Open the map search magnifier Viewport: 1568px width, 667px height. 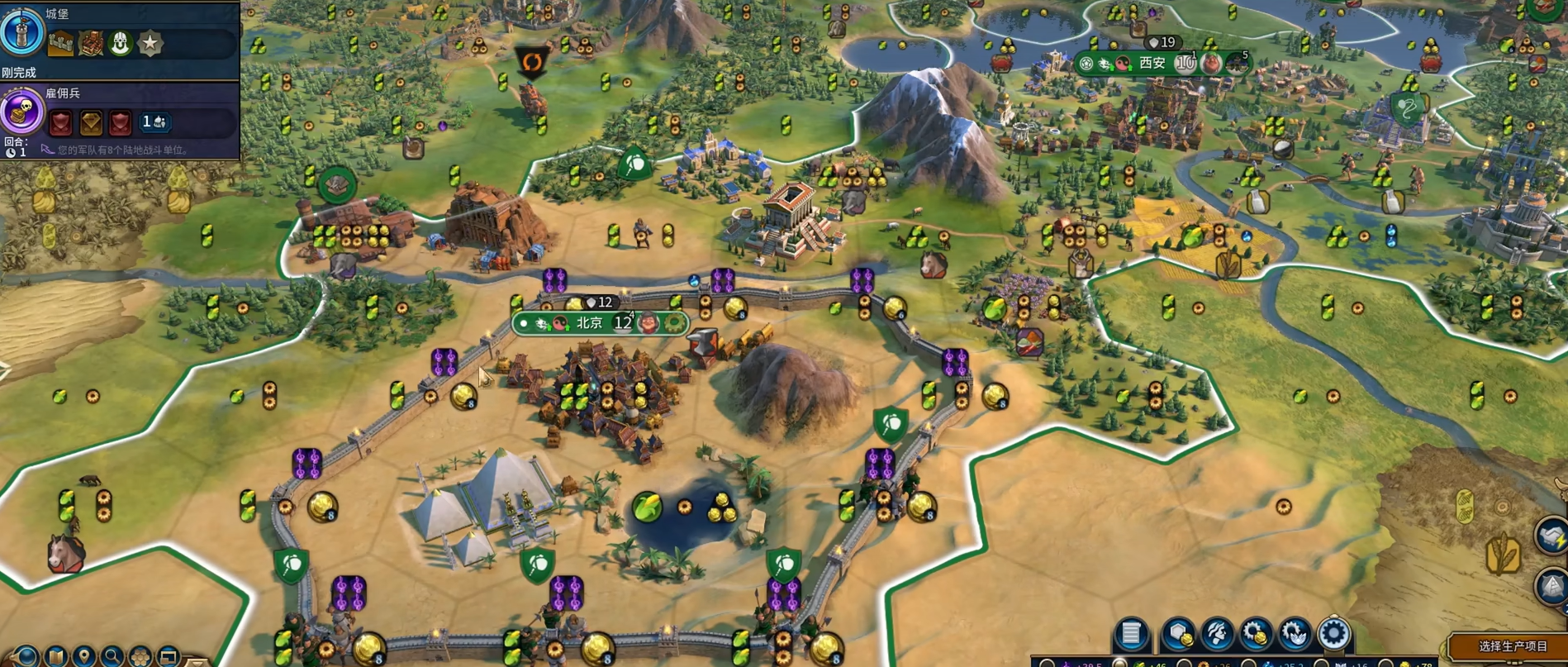[112, 658]
